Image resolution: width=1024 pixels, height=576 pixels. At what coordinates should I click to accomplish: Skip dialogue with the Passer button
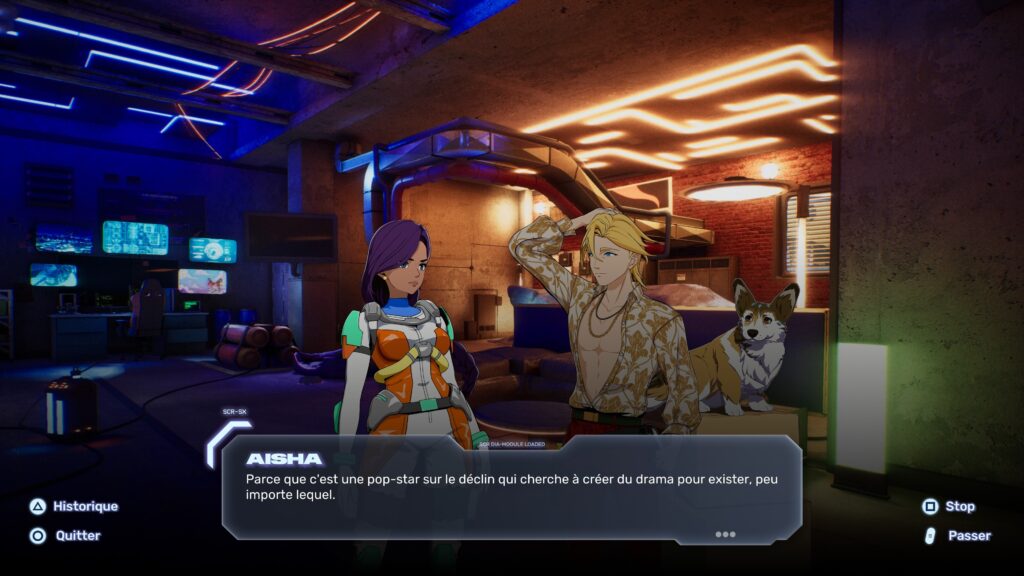(957, 536)
